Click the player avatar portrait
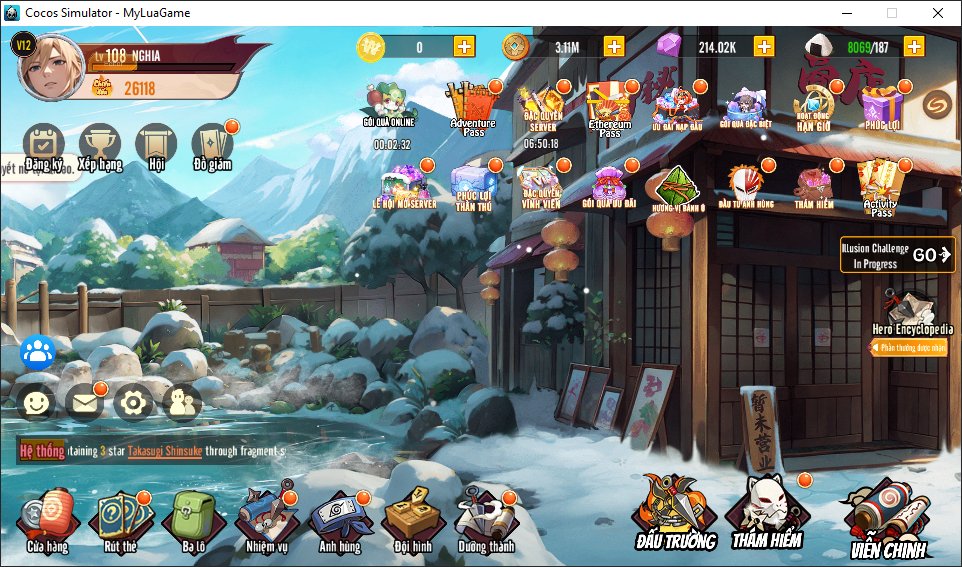962x567 pixels. tap(51, 67)
